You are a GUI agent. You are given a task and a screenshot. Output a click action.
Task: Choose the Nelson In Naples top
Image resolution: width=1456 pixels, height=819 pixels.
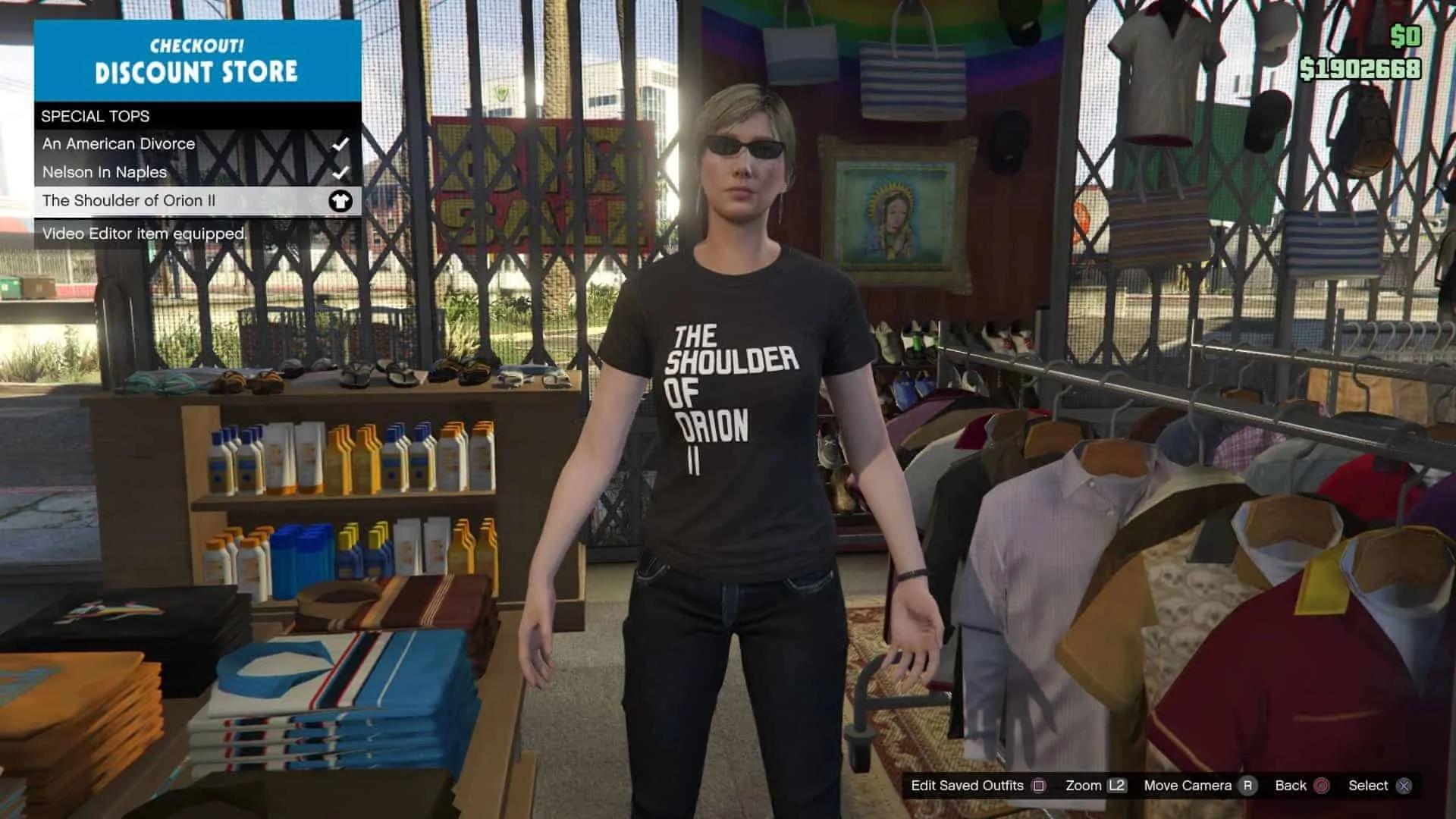click(x=105, y=172)
